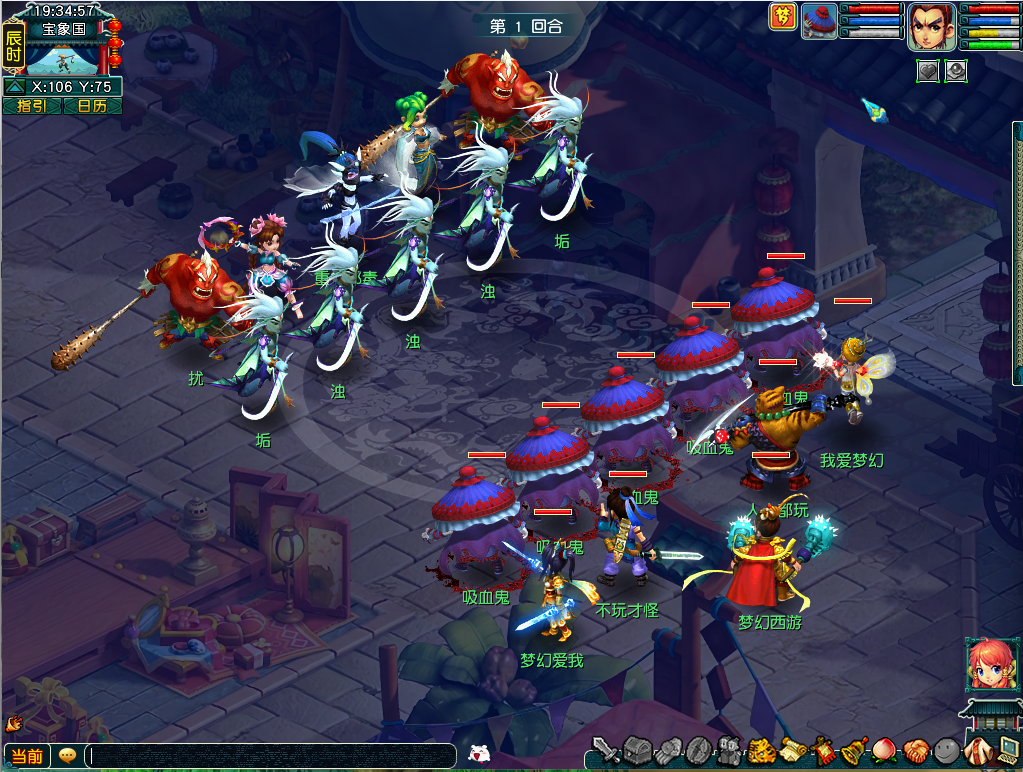Open the scroll icon in the toolbar
This screenshot has height=772, width=1023.
(x=793, y=750)
